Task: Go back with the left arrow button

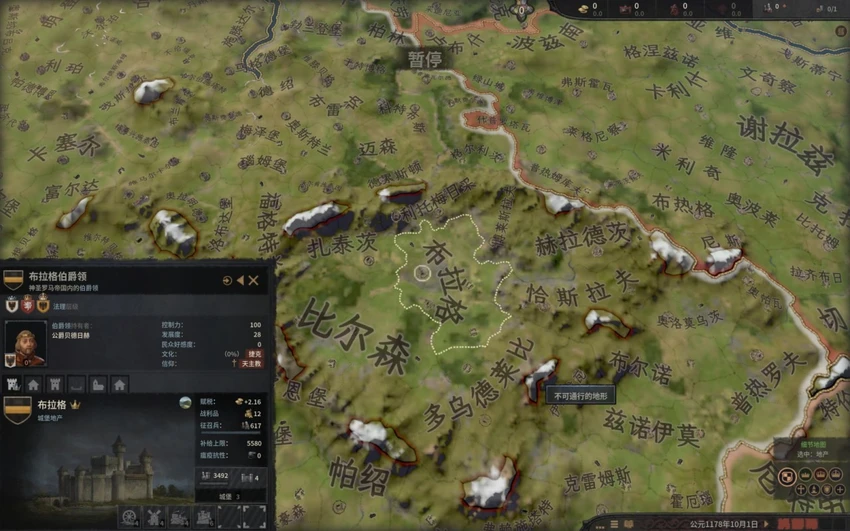Action: pos(240,281)
